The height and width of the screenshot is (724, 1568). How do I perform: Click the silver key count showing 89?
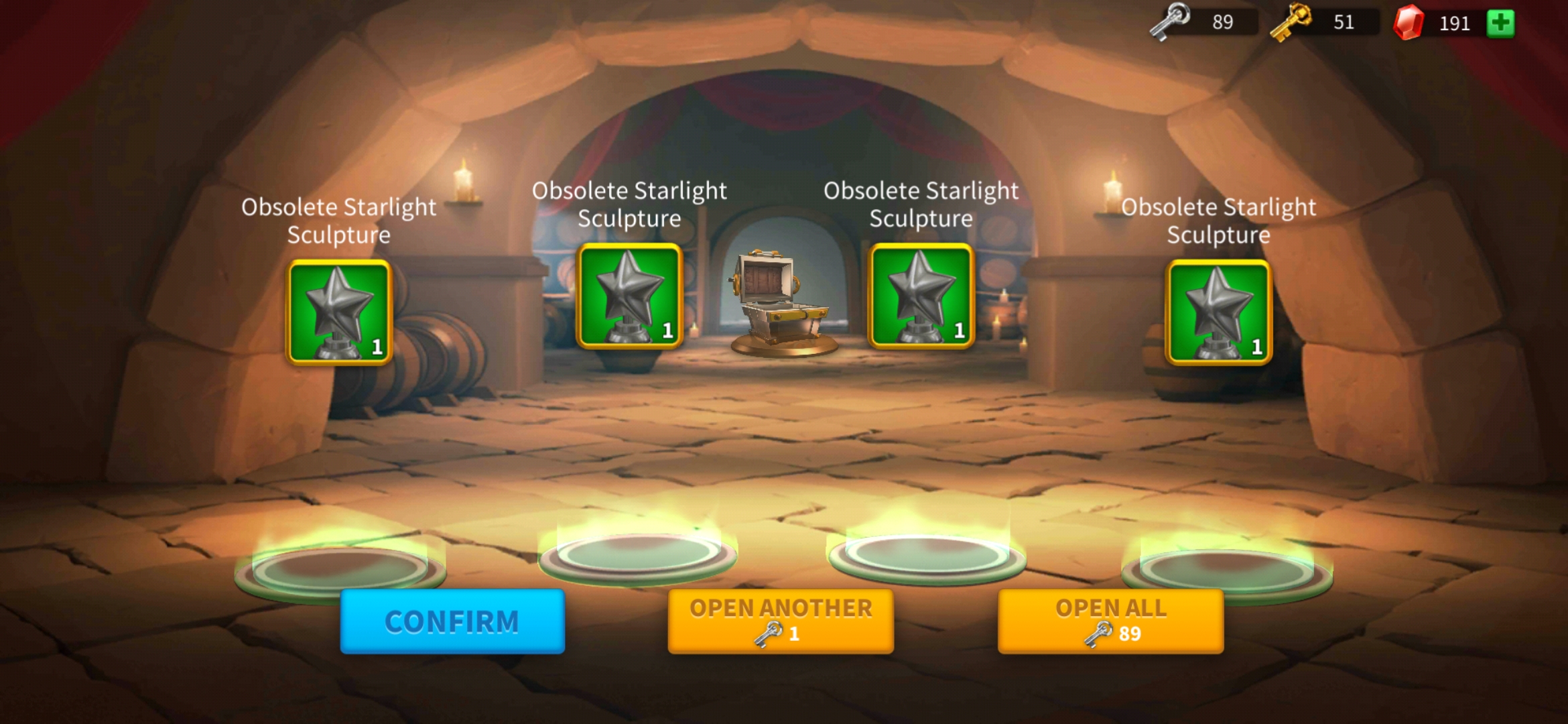tap(1224, 22)
